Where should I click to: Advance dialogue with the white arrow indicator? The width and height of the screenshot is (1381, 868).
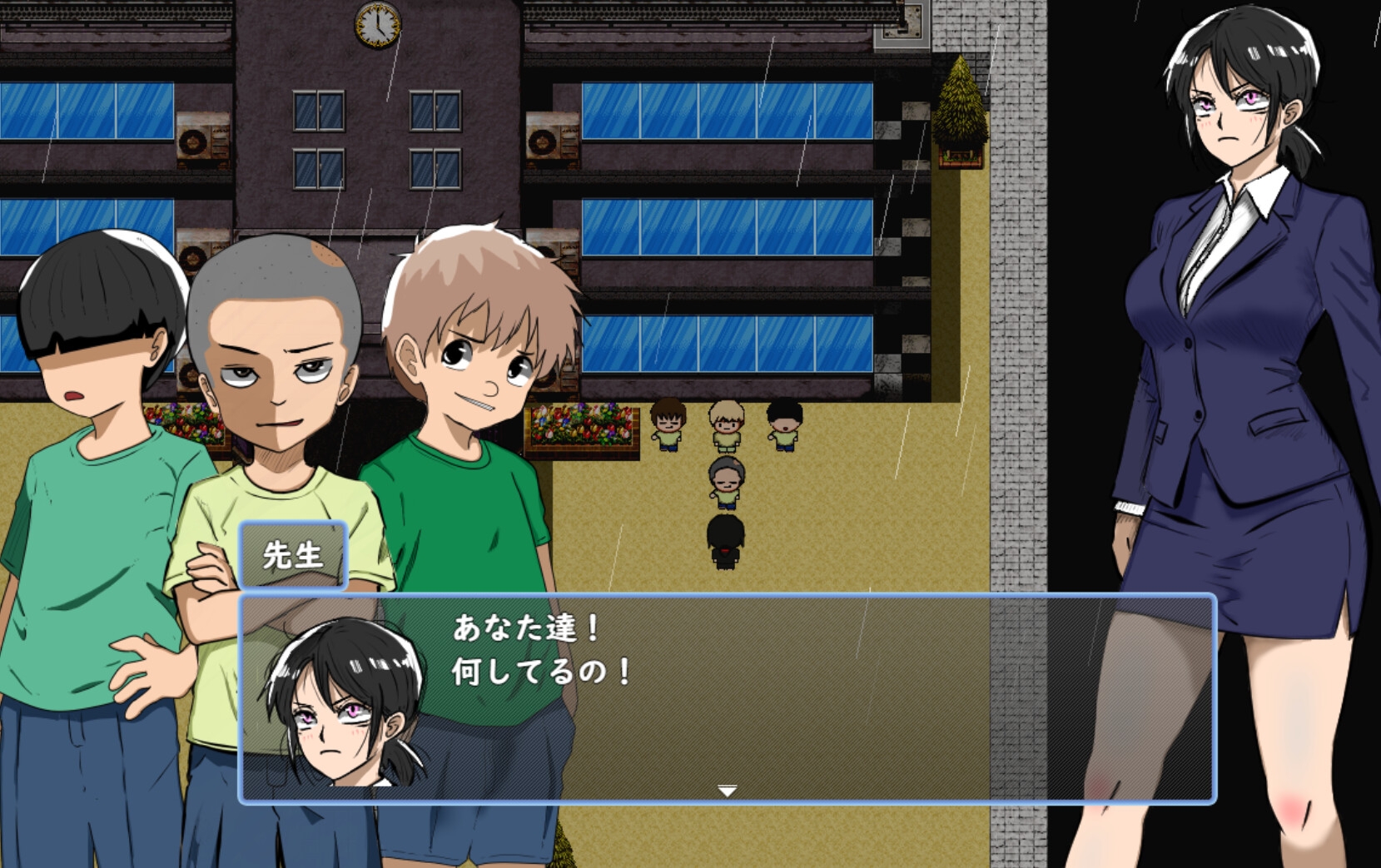tap(727, 790)
